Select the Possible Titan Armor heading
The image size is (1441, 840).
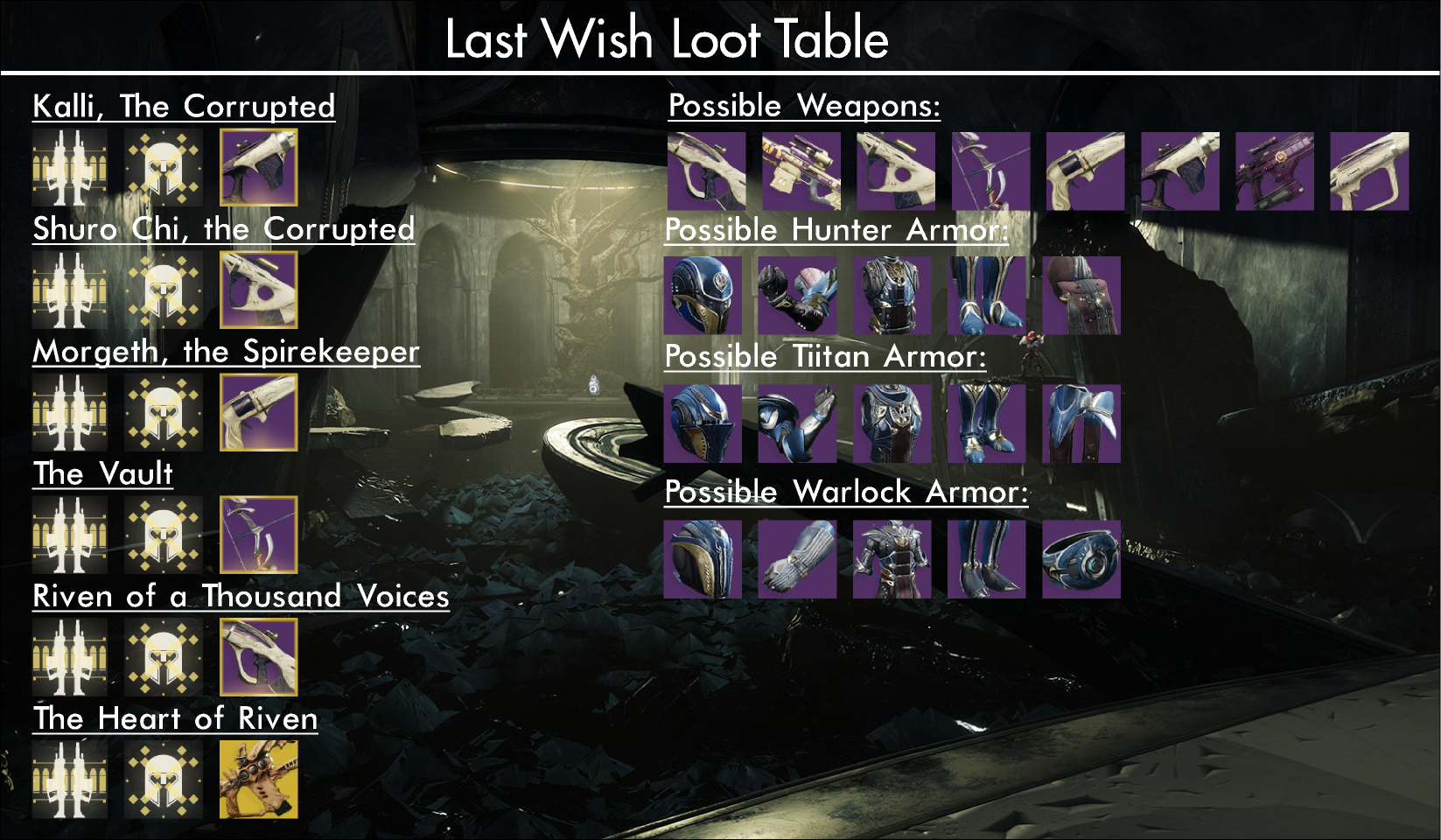(825, 356)
